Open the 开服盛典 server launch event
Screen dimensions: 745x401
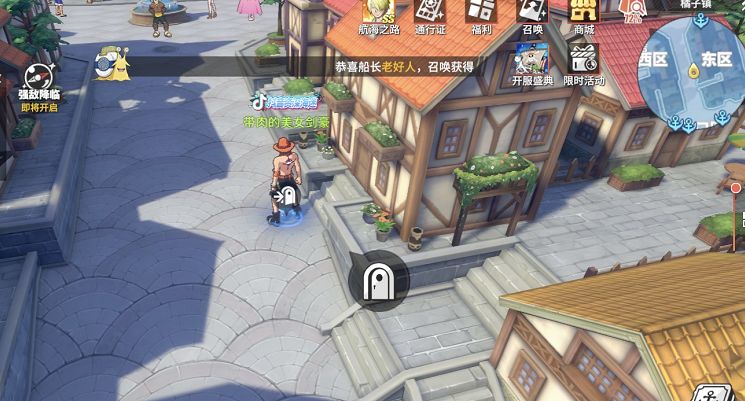coord(530,63)
